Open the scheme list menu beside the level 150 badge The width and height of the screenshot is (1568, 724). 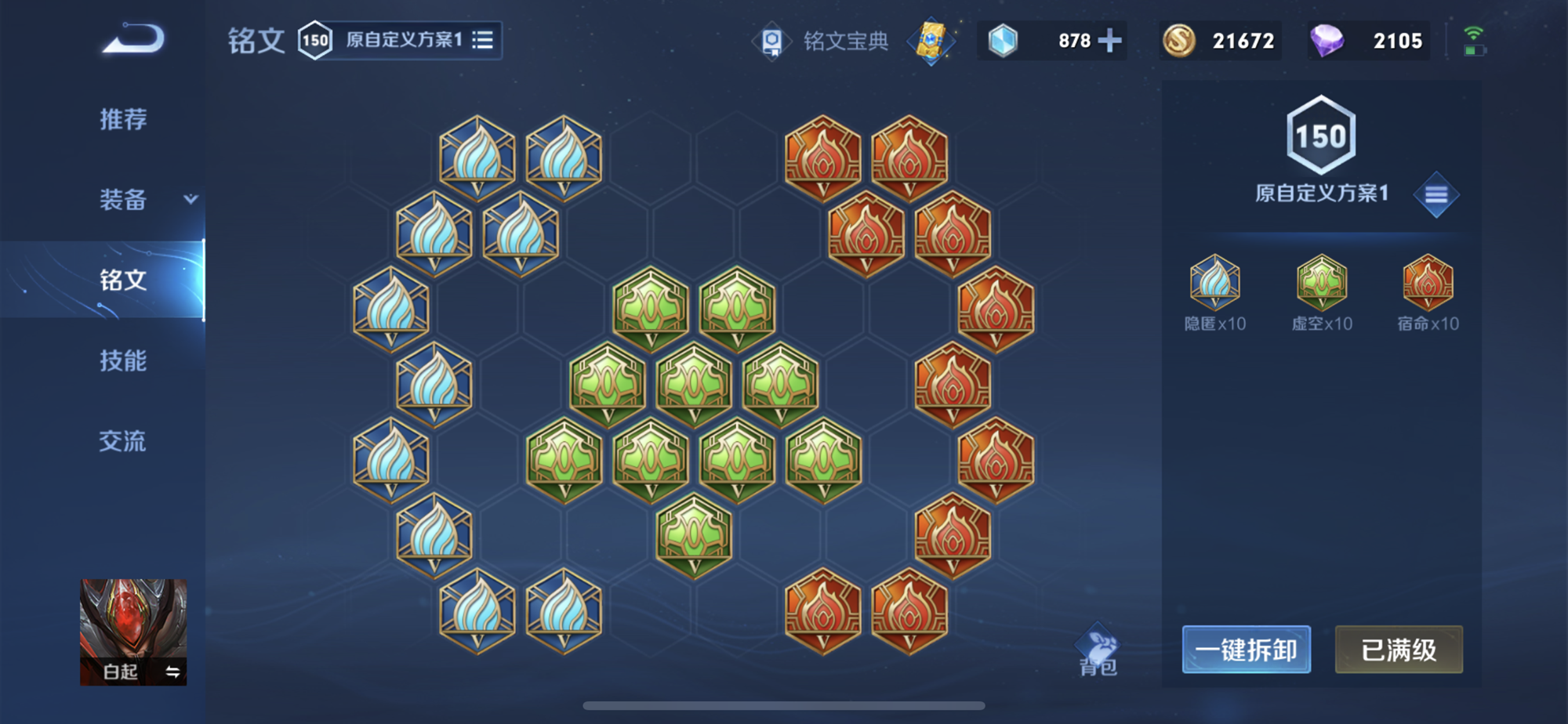[x=1436, y=194]
